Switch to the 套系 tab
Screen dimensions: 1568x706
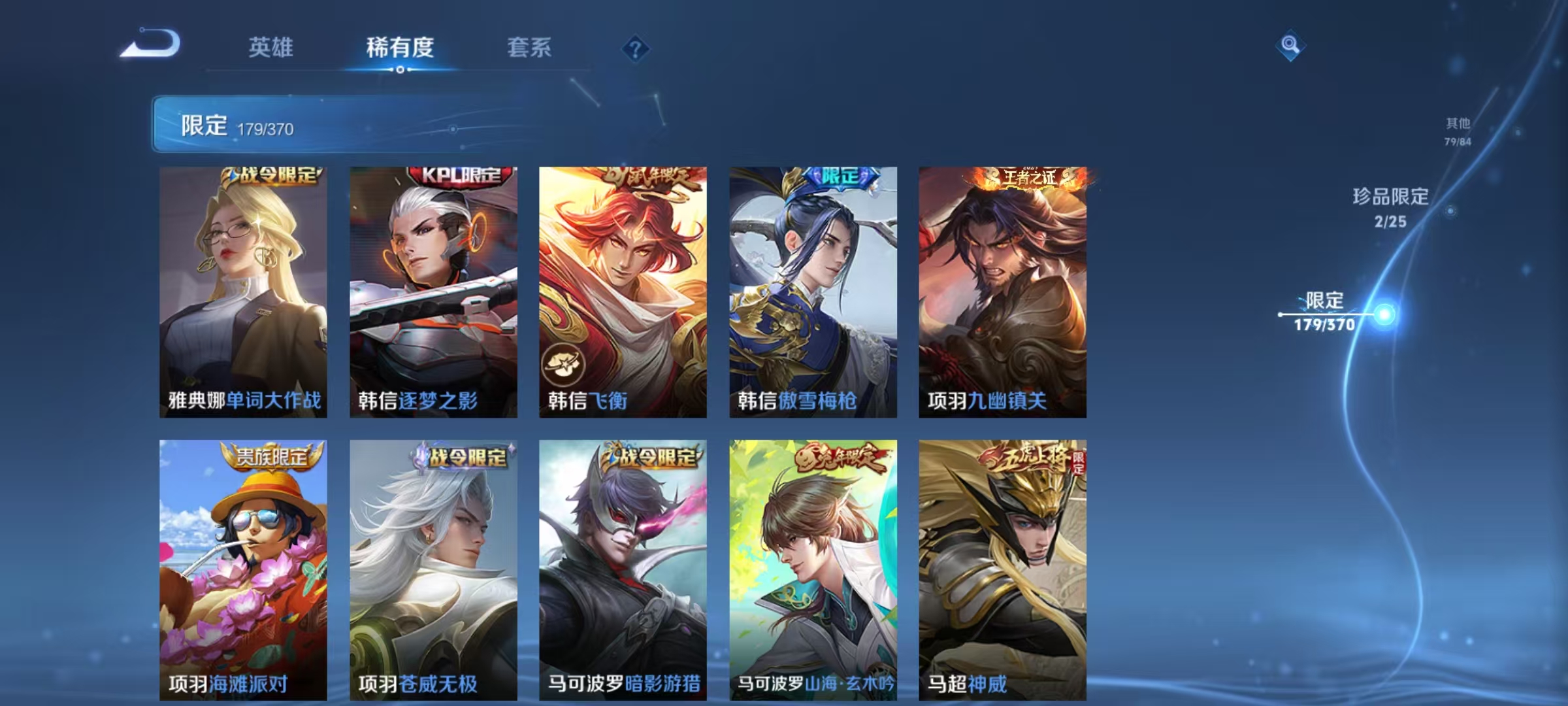[529, 48]
